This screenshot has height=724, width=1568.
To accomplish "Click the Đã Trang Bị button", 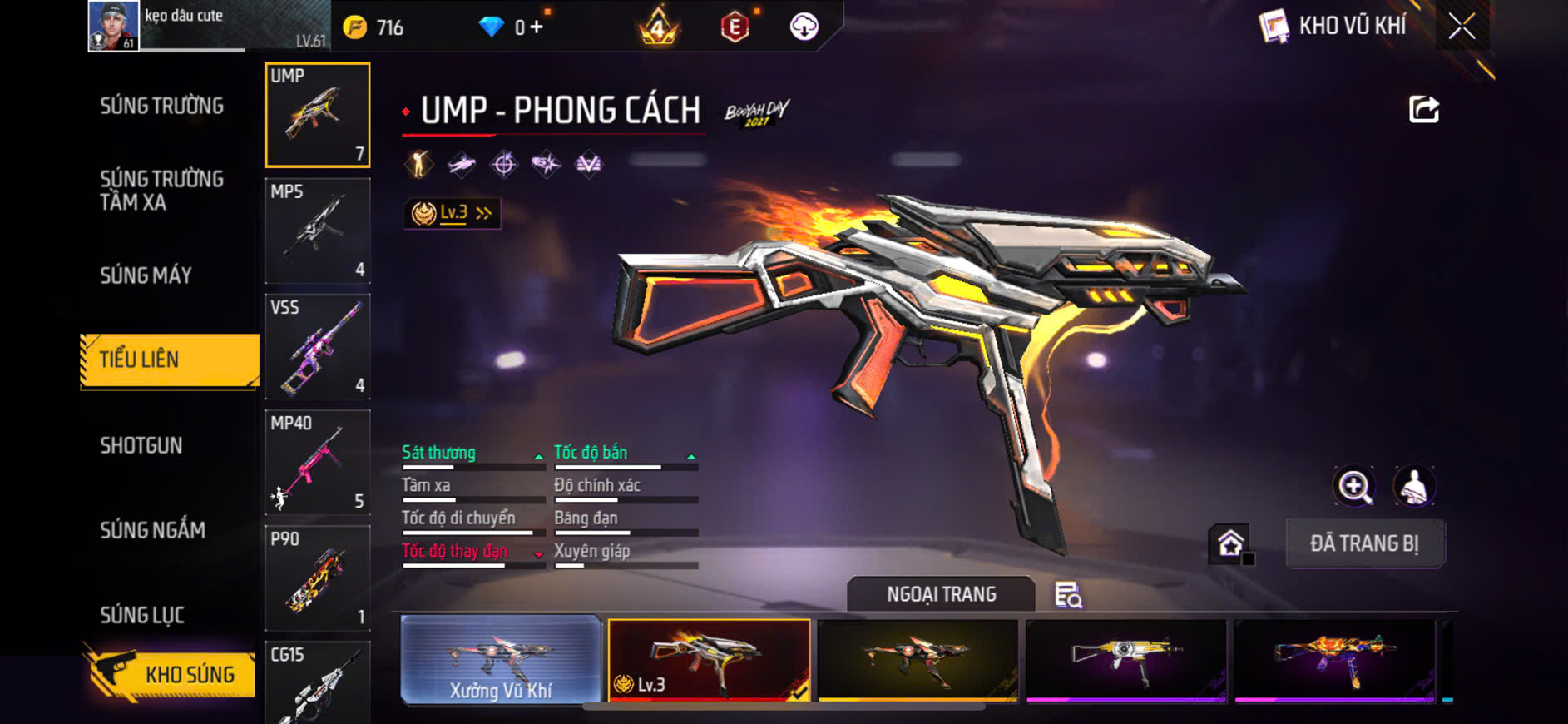I will tap(1364, 543).
